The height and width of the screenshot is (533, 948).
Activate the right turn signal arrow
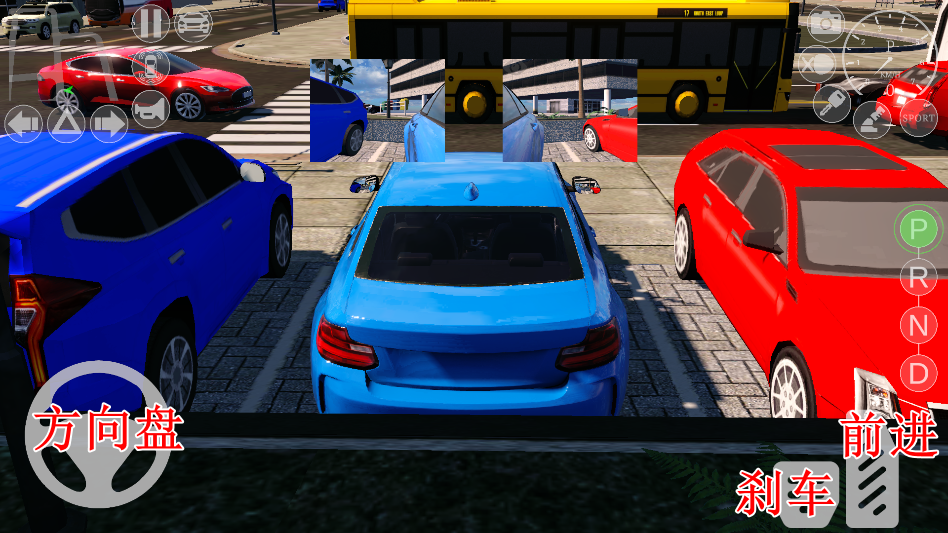109,124
